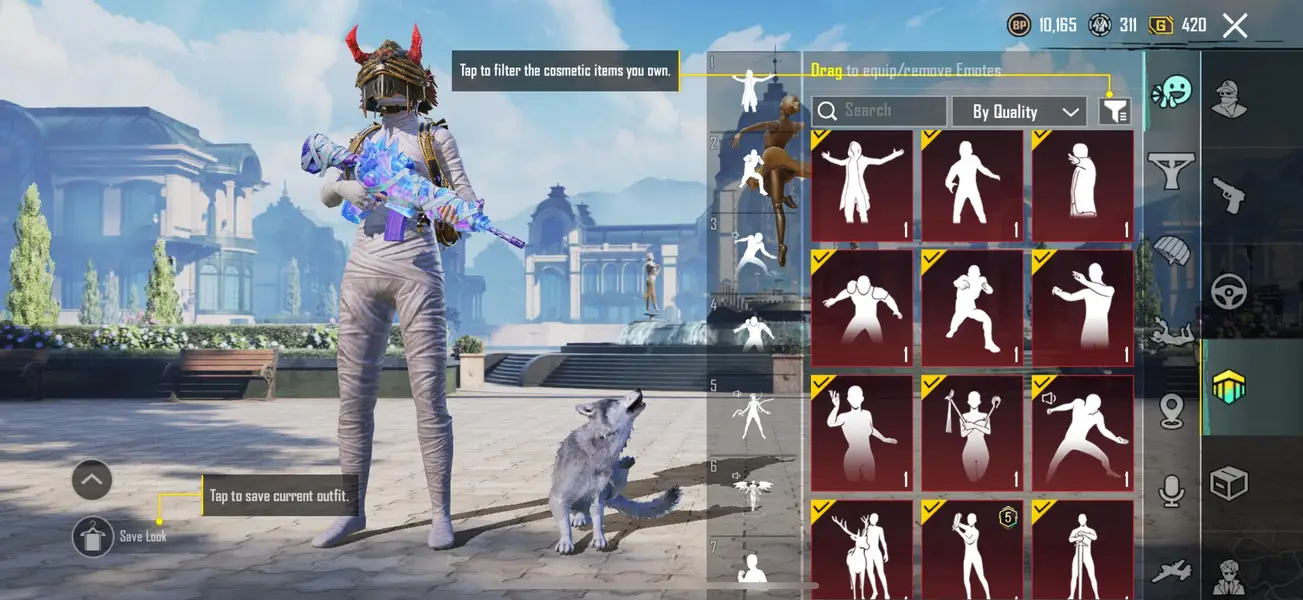The width and height of the screenshot is (1303, 600).
Task: Expand the up-arrow button above Save Look
Action: [92, 481]
